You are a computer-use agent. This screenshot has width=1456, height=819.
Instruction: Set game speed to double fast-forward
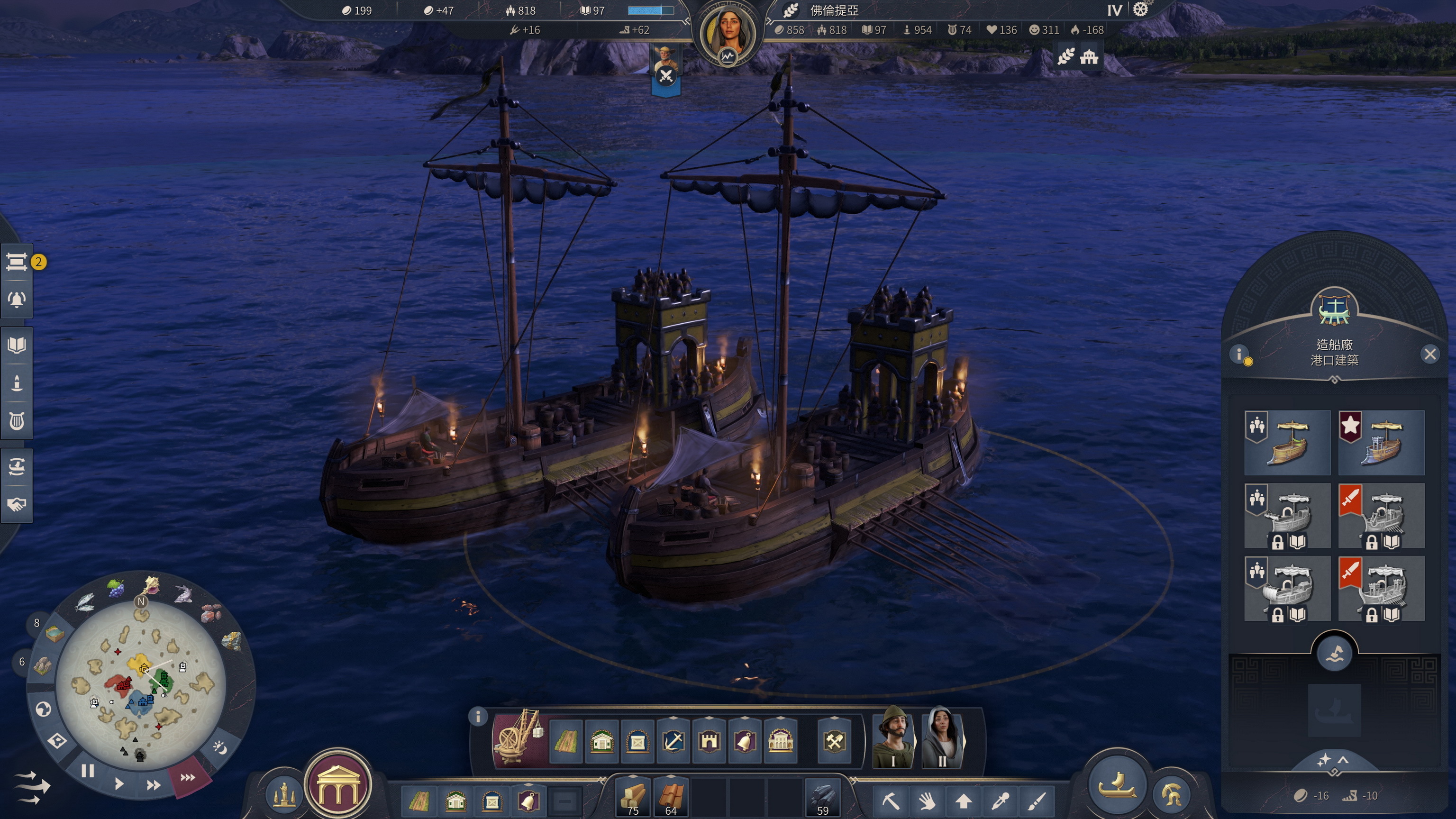pos(153,785)
